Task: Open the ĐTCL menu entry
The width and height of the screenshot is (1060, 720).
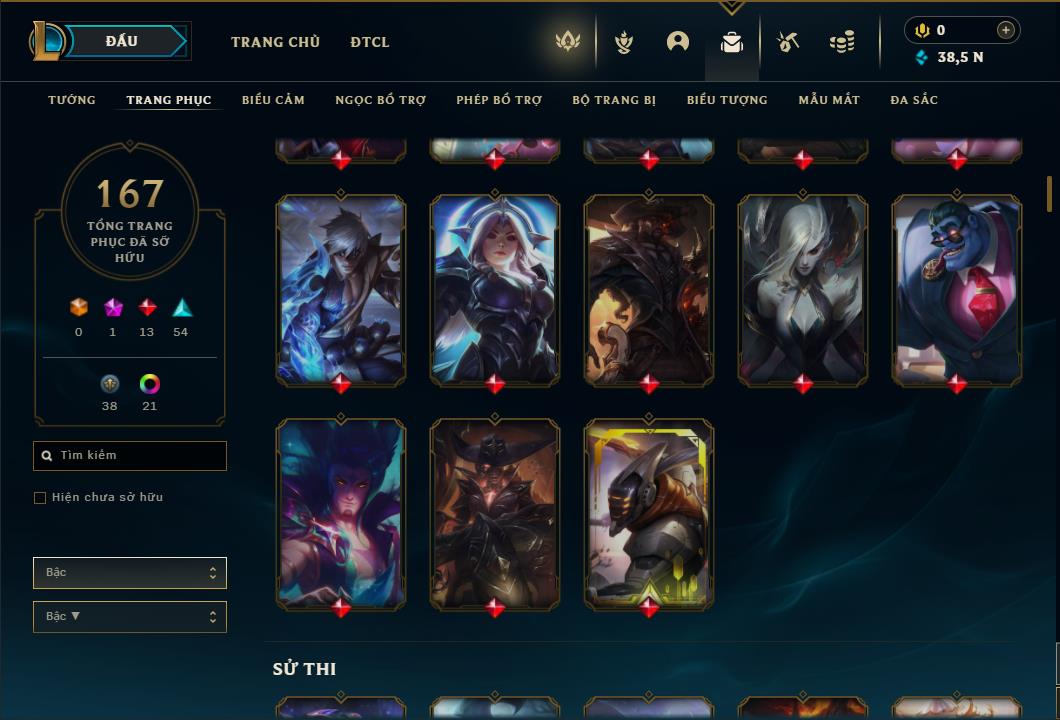Action: 370,42
